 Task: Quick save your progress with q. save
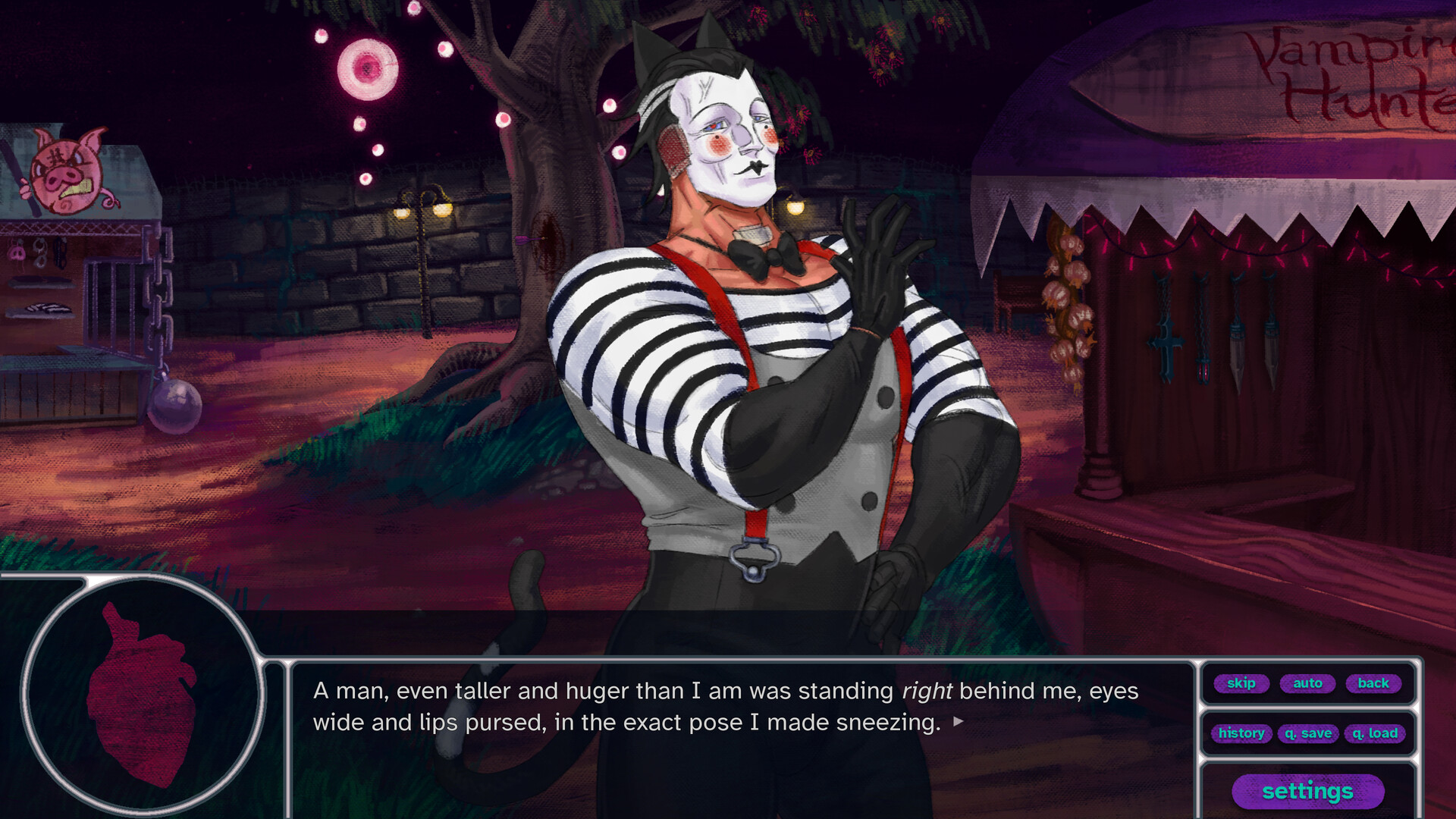click(1308, 733)
